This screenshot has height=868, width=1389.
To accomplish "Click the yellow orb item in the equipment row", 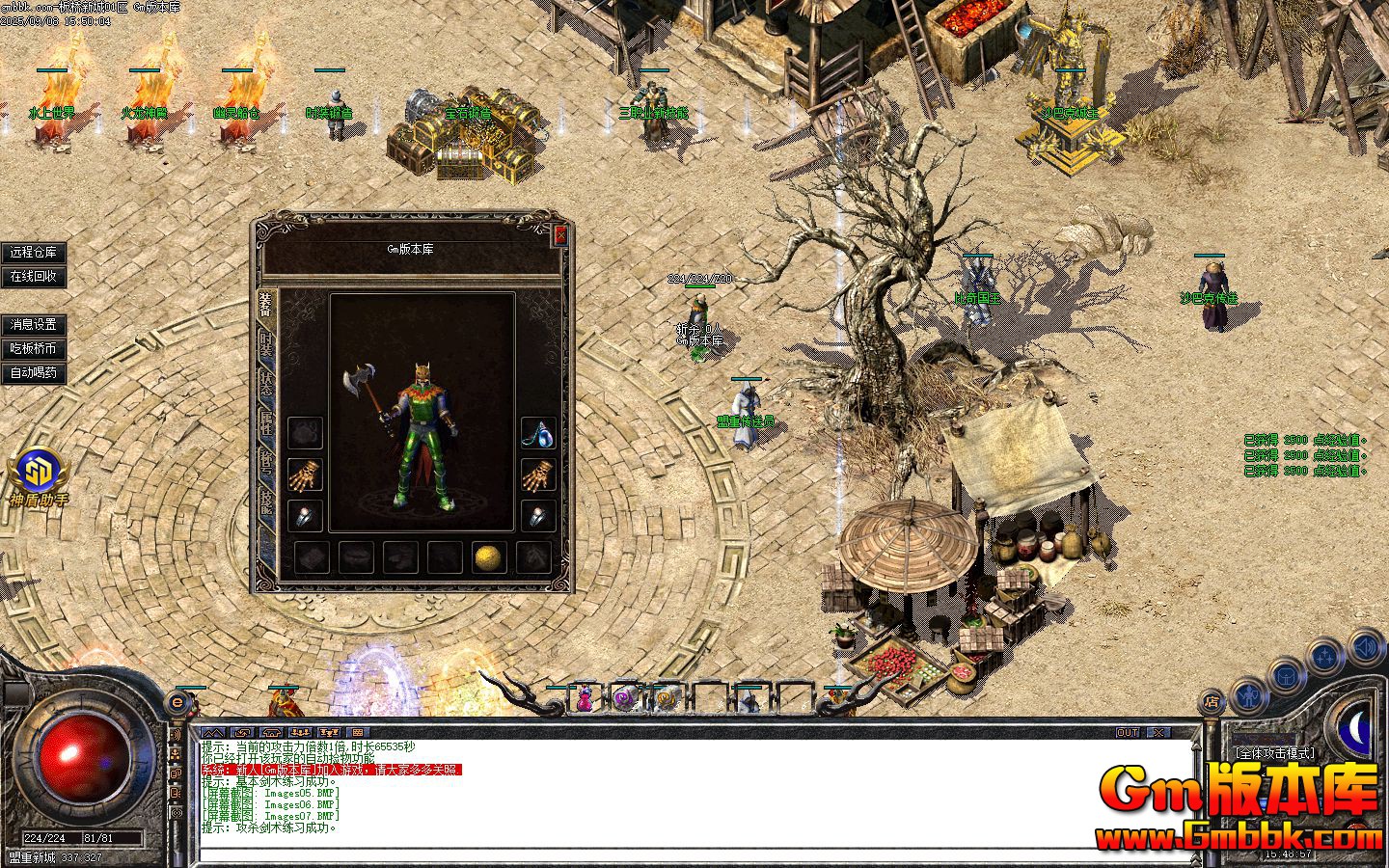I will (487, 559).
